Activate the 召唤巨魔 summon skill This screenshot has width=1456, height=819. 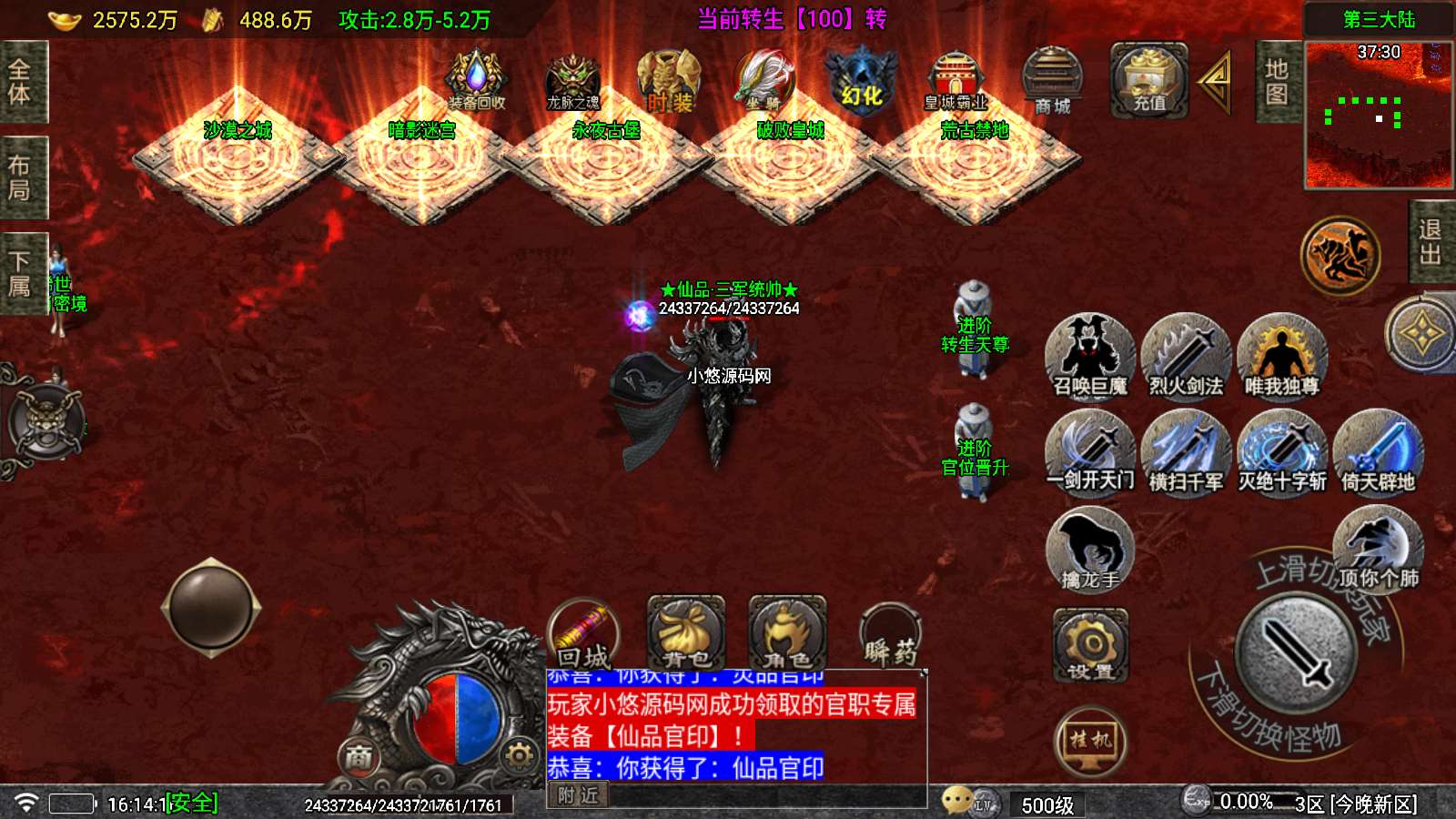pyautogui.click(x=1089, y=357)
